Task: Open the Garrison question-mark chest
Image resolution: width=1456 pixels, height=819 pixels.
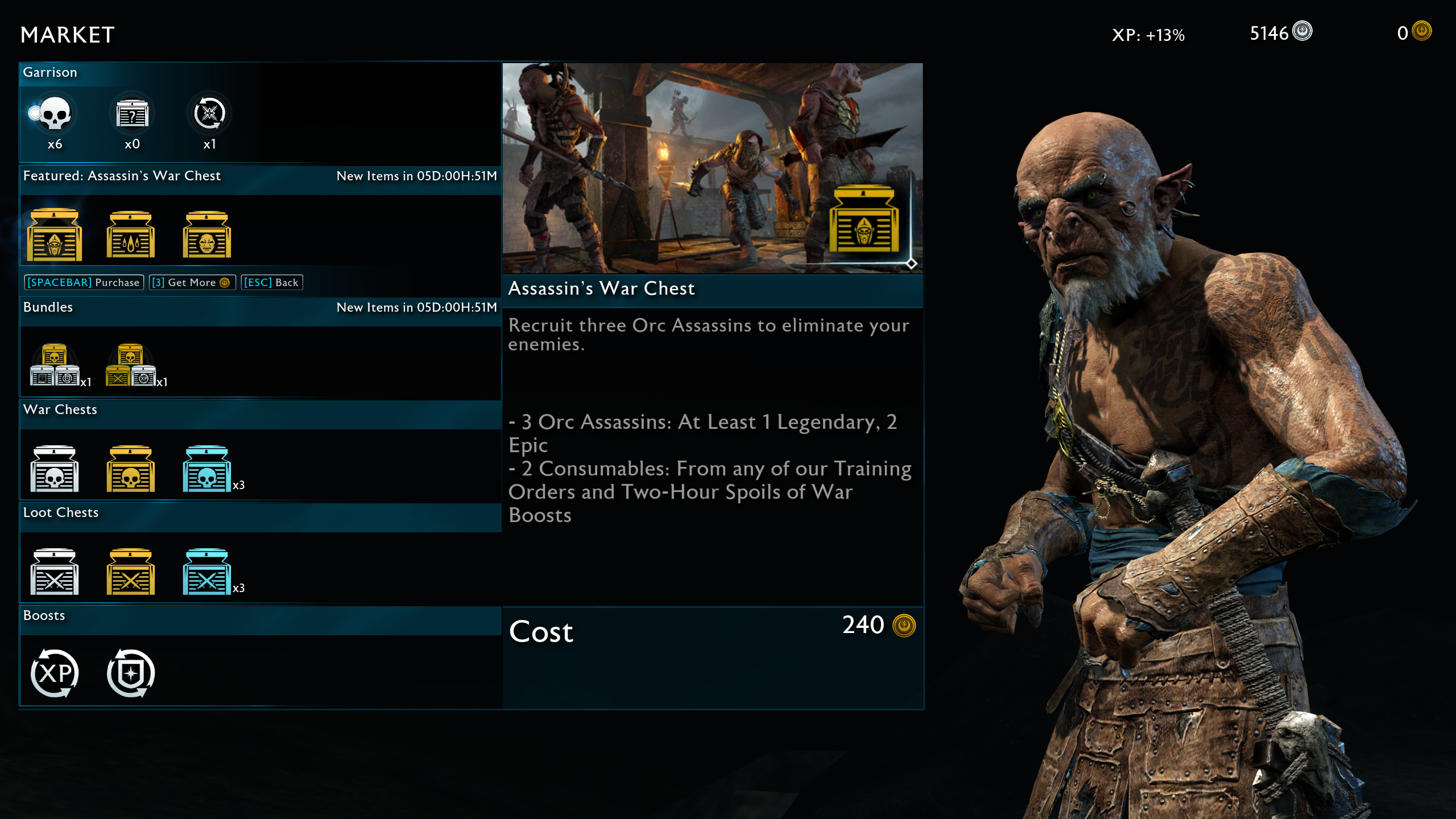Action: point(132,114)
